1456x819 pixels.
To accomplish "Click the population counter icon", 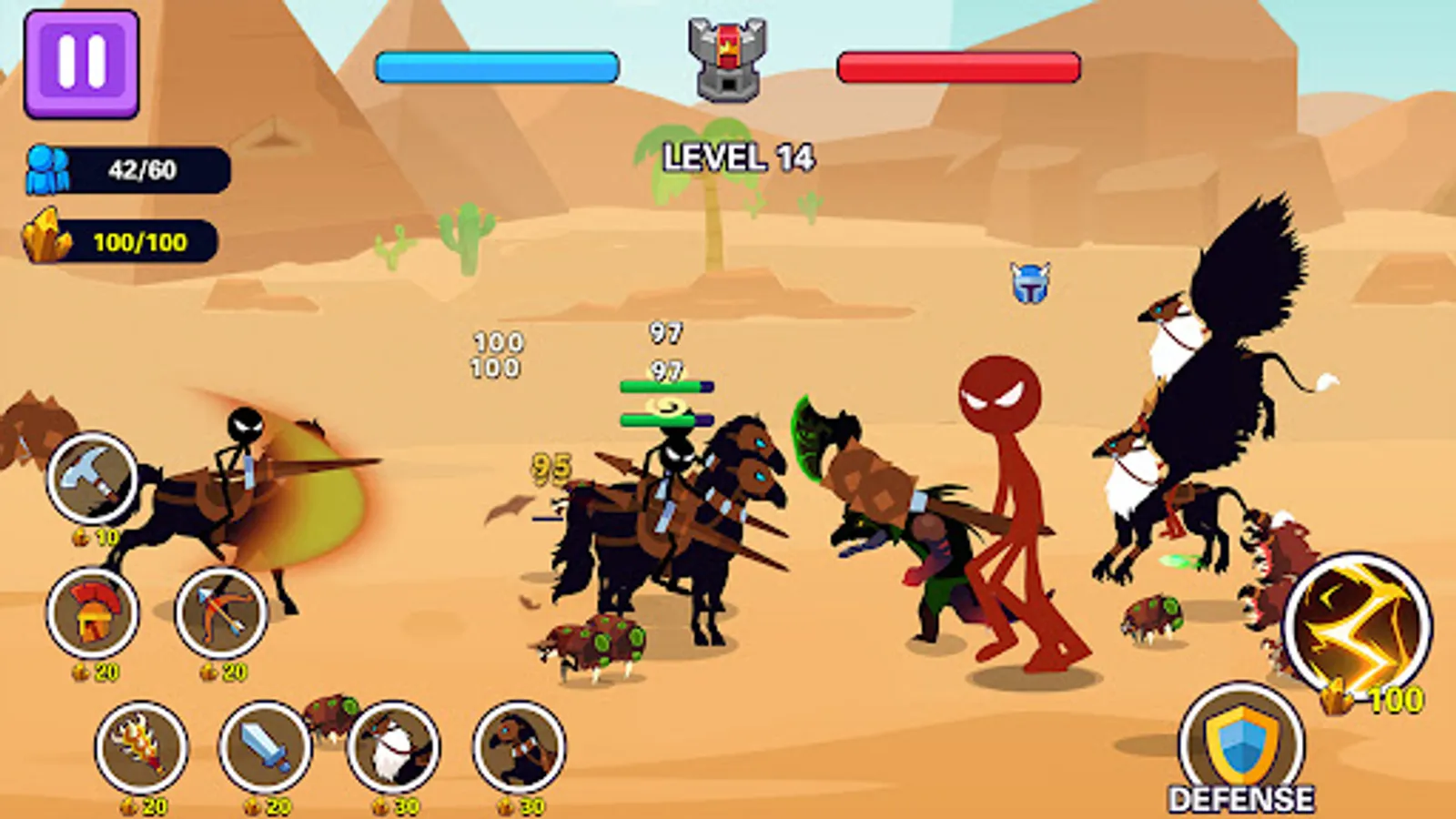I will 47,167.
